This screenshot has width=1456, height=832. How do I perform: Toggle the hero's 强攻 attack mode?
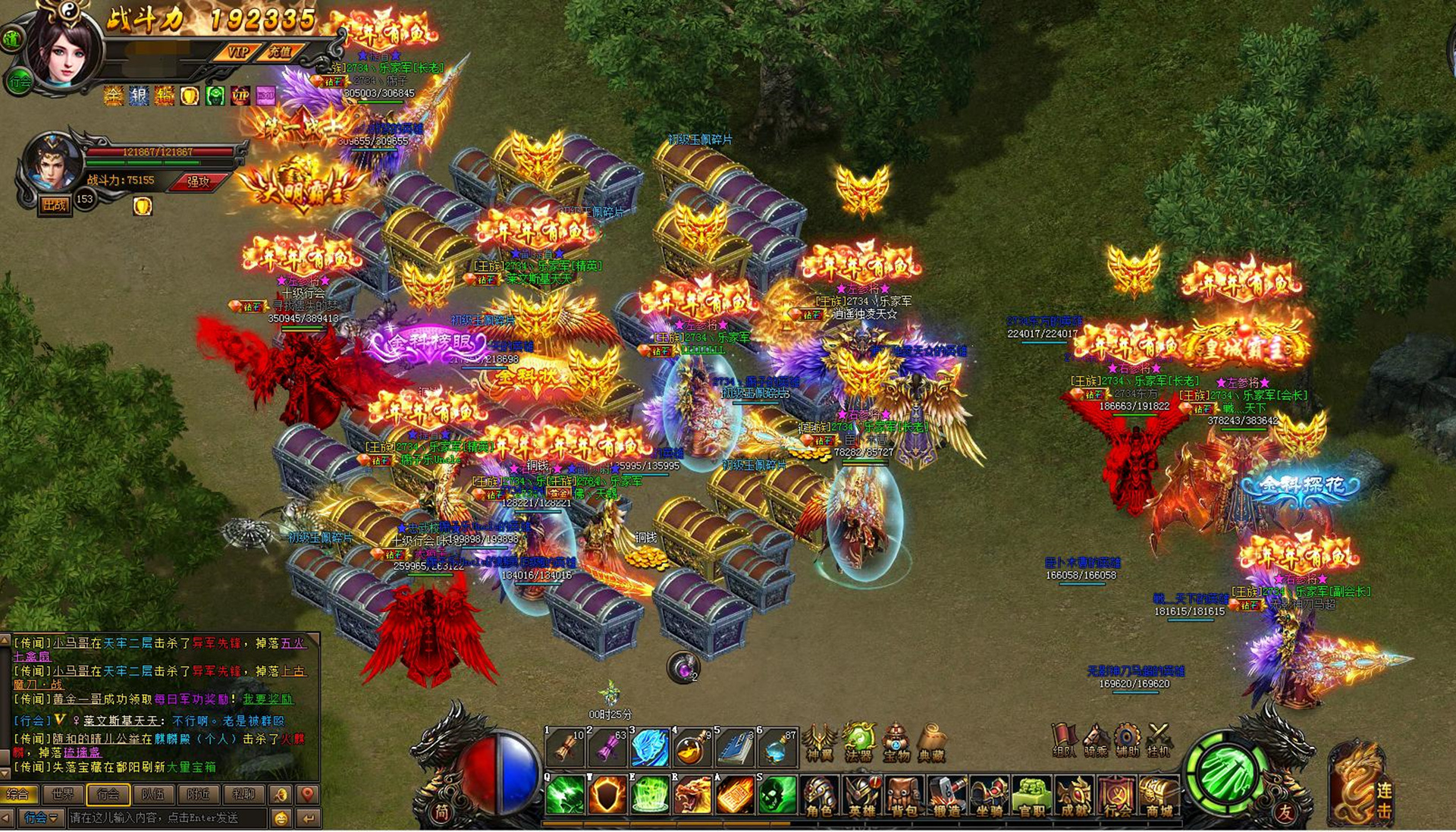(x=199, y=181)
